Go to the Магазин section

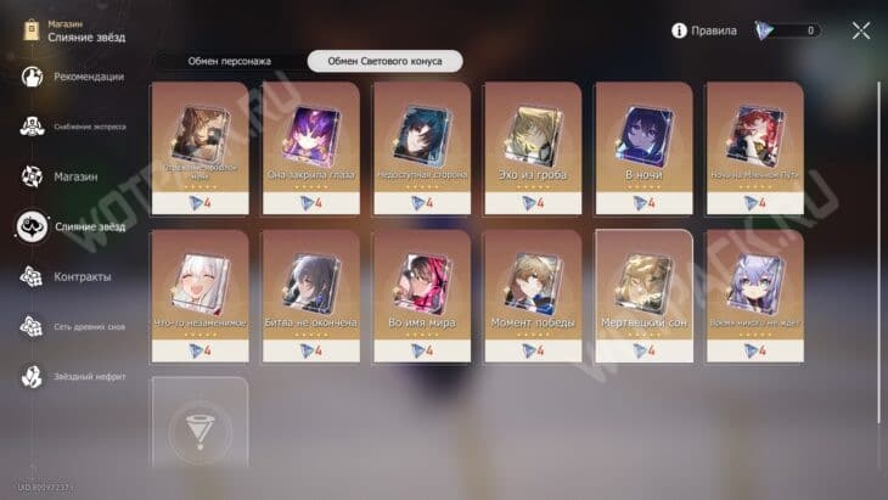[x=75, y=177]
